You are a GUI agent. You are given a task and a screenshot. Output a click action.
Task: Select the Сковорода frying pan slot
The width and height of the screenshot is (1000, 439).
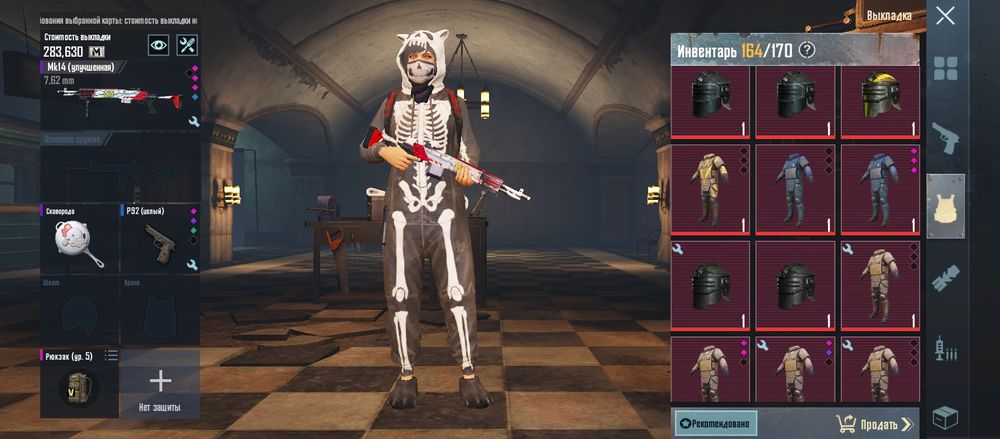pos(79,241)
